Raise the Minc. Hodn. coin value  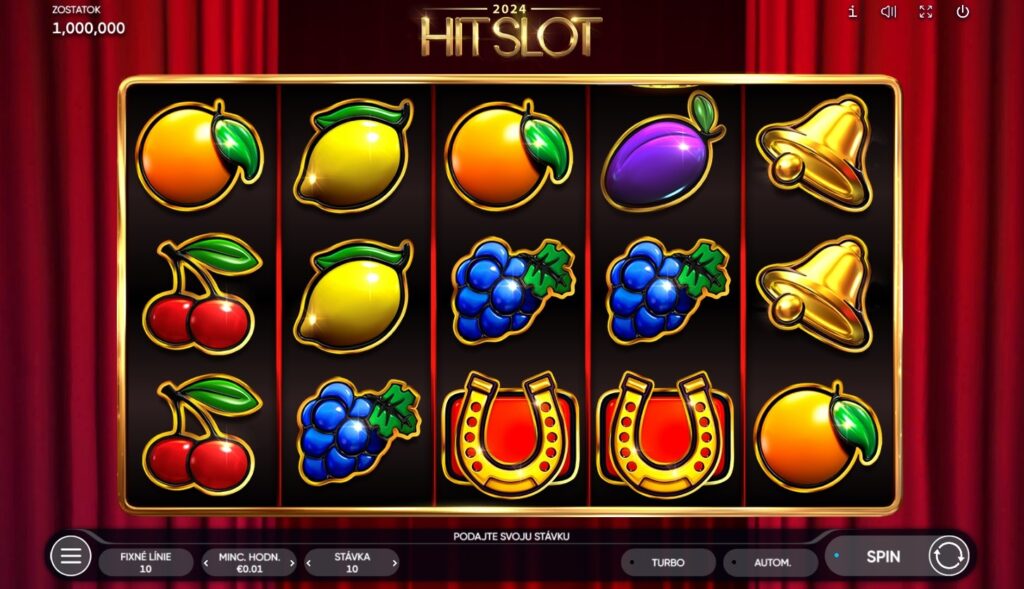pos(292,563)
